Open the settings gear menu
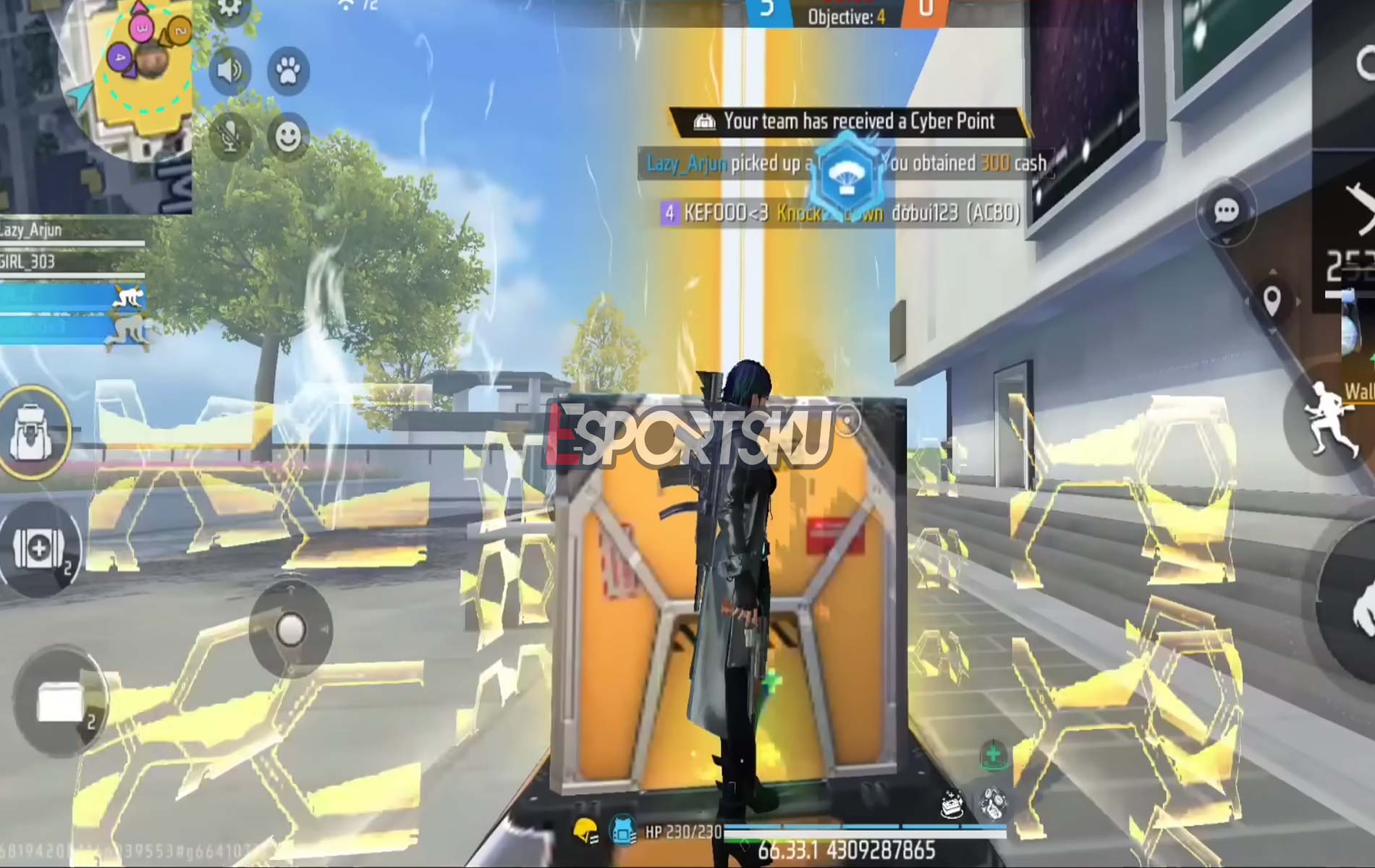This screenshot has width=1375, height=868. pos(228,9)
